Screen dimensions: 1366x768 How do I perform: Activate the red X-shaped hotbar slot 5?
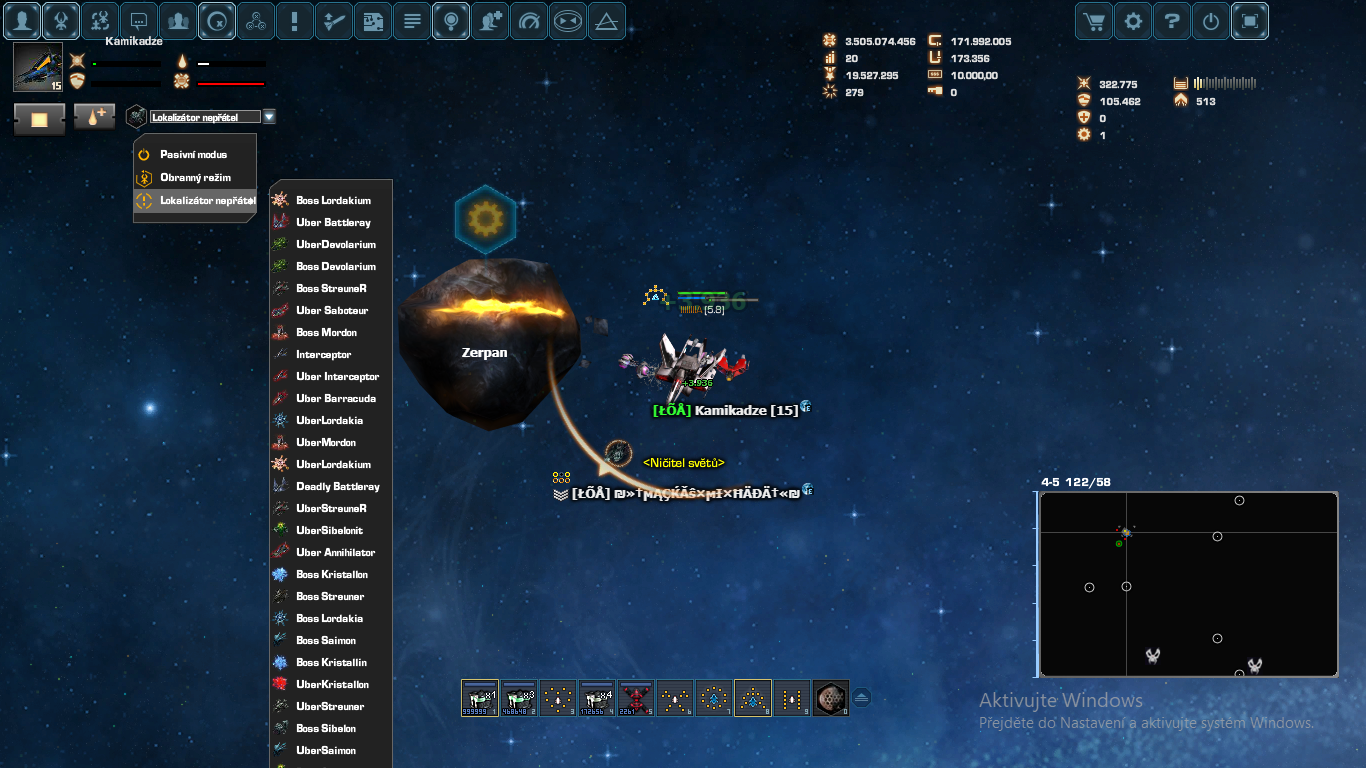coord(636,698)
